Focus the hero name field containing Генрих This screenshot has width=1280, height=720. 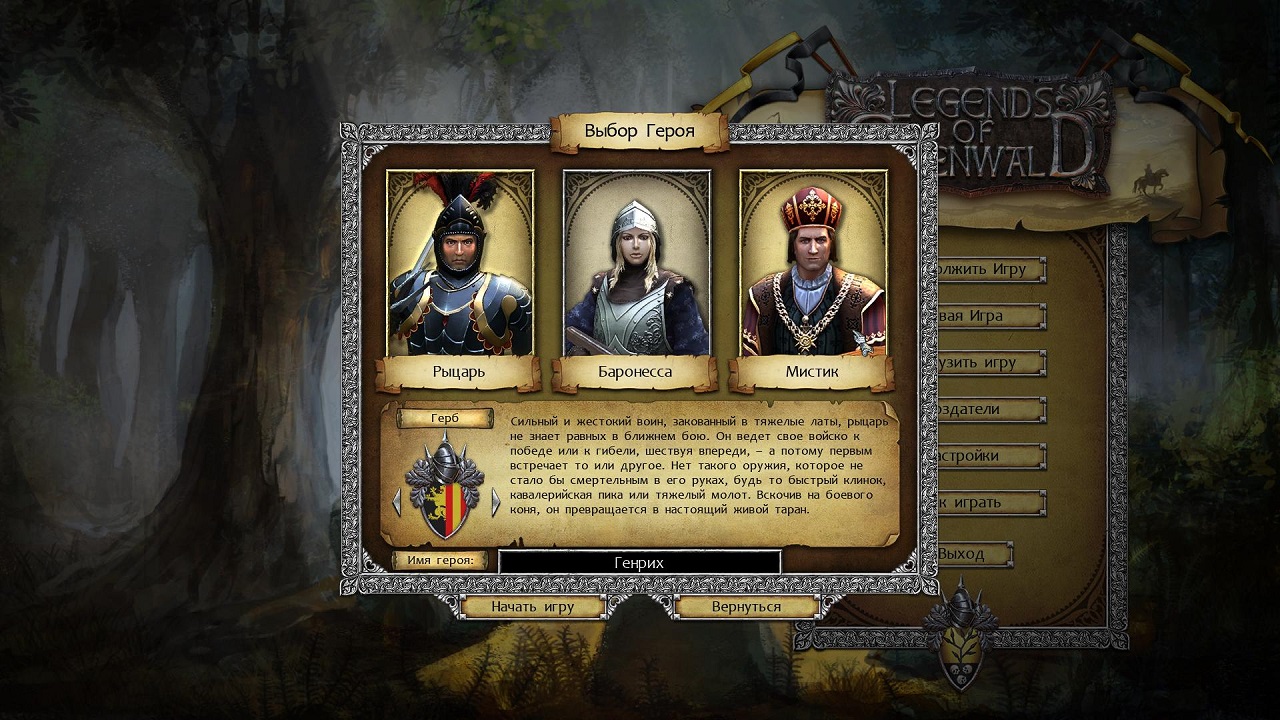tap(639, 562)
